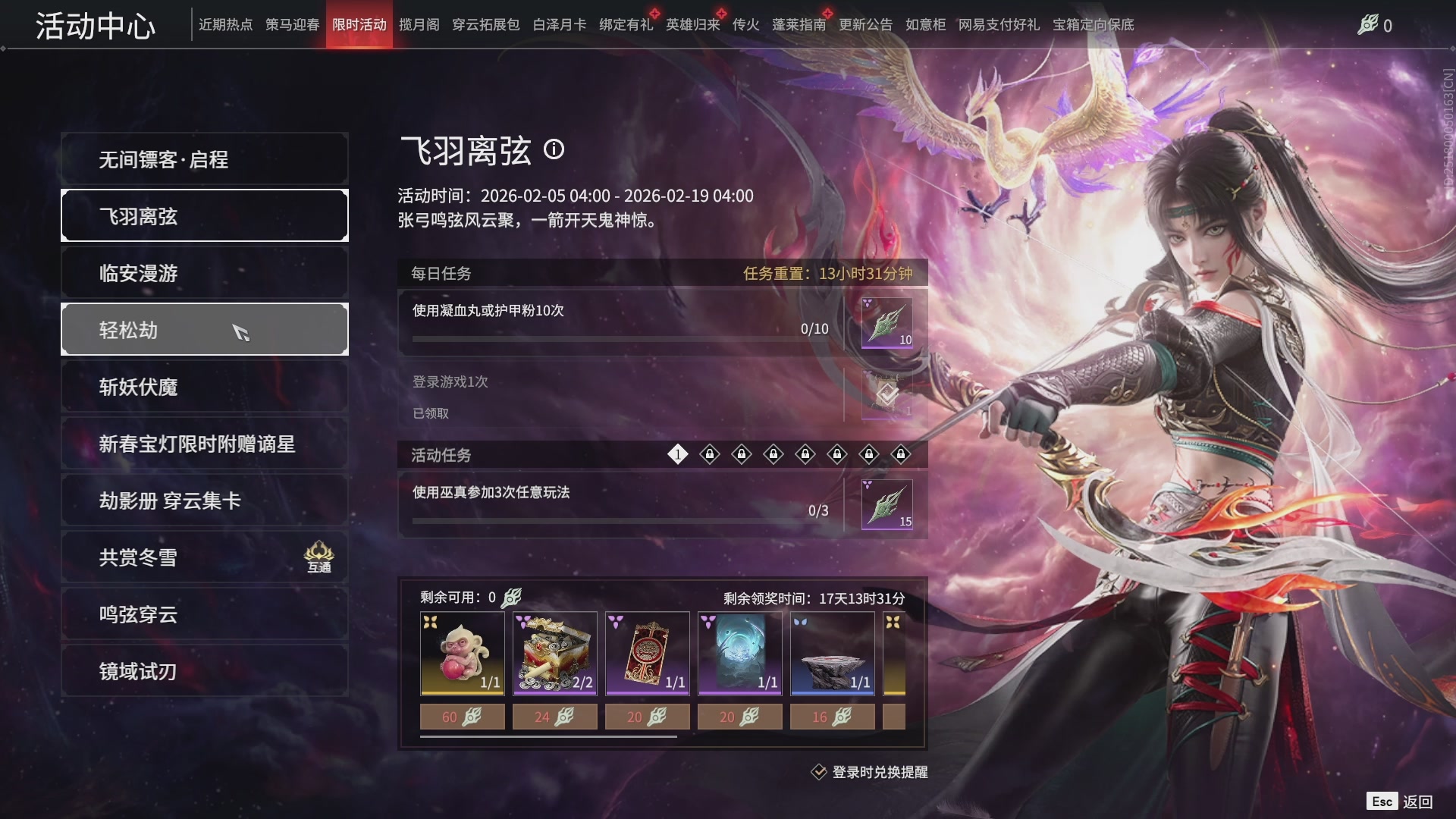This screenshot has height=819, width=1456.
Task: Click the currency icon next to 剩余可用: 0
Action: pos(510,597)
